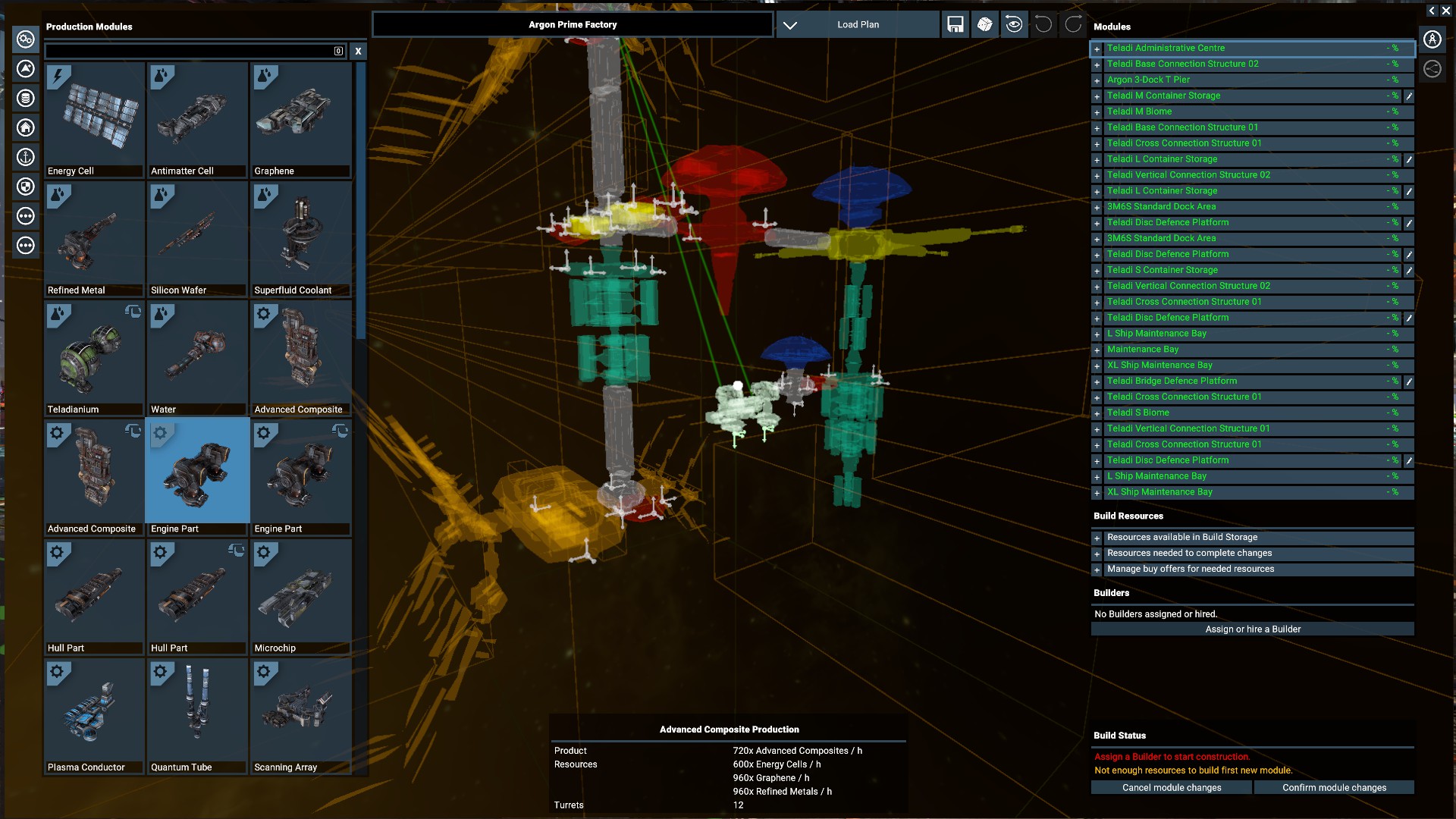
Task: Click the randomize dice icon
Action: pos(984,24)
